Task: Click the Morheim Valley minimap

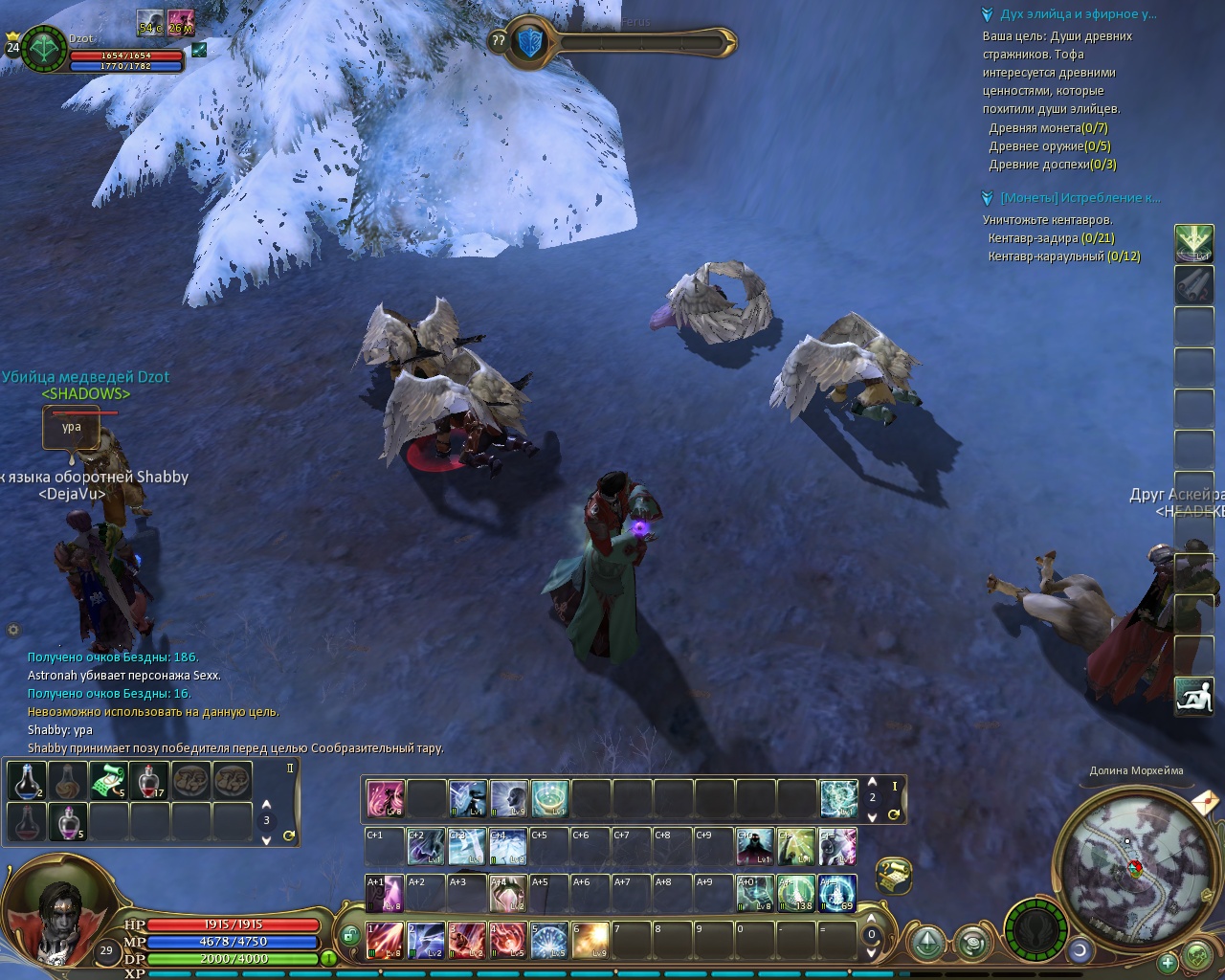Action: [1134, 867]
